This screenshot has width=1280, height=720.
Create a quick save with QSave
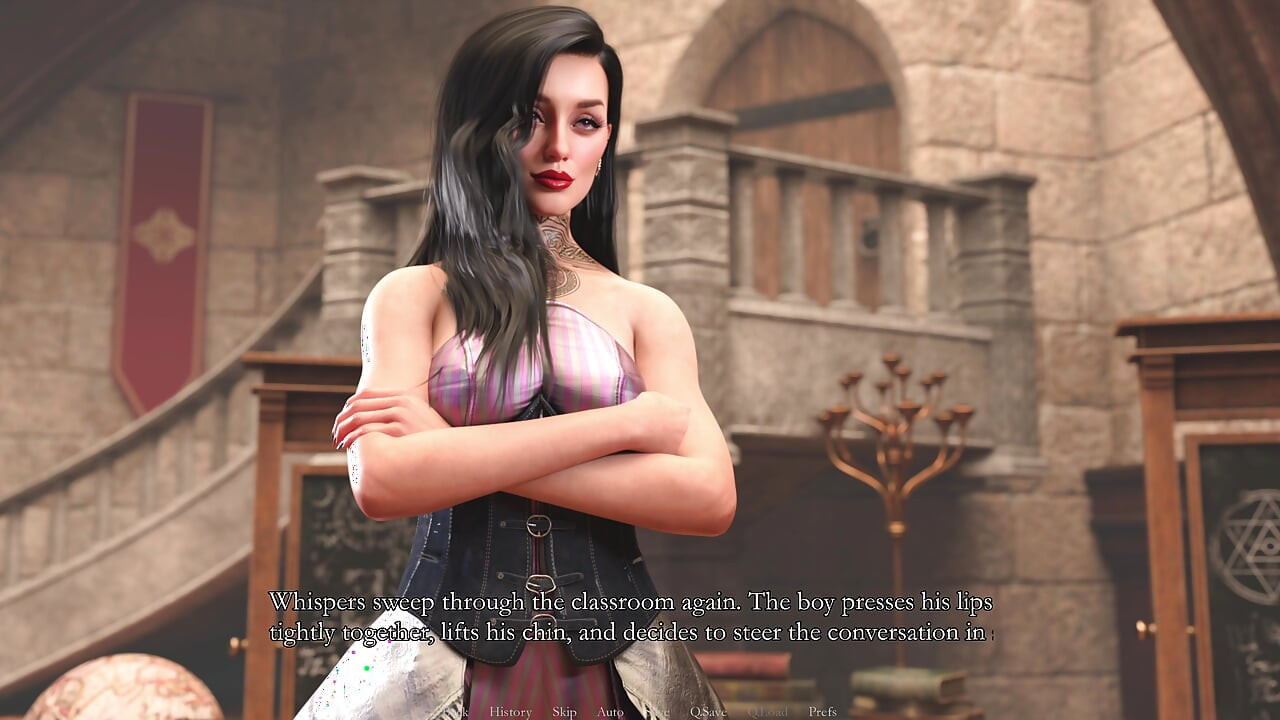coord(707,713)
